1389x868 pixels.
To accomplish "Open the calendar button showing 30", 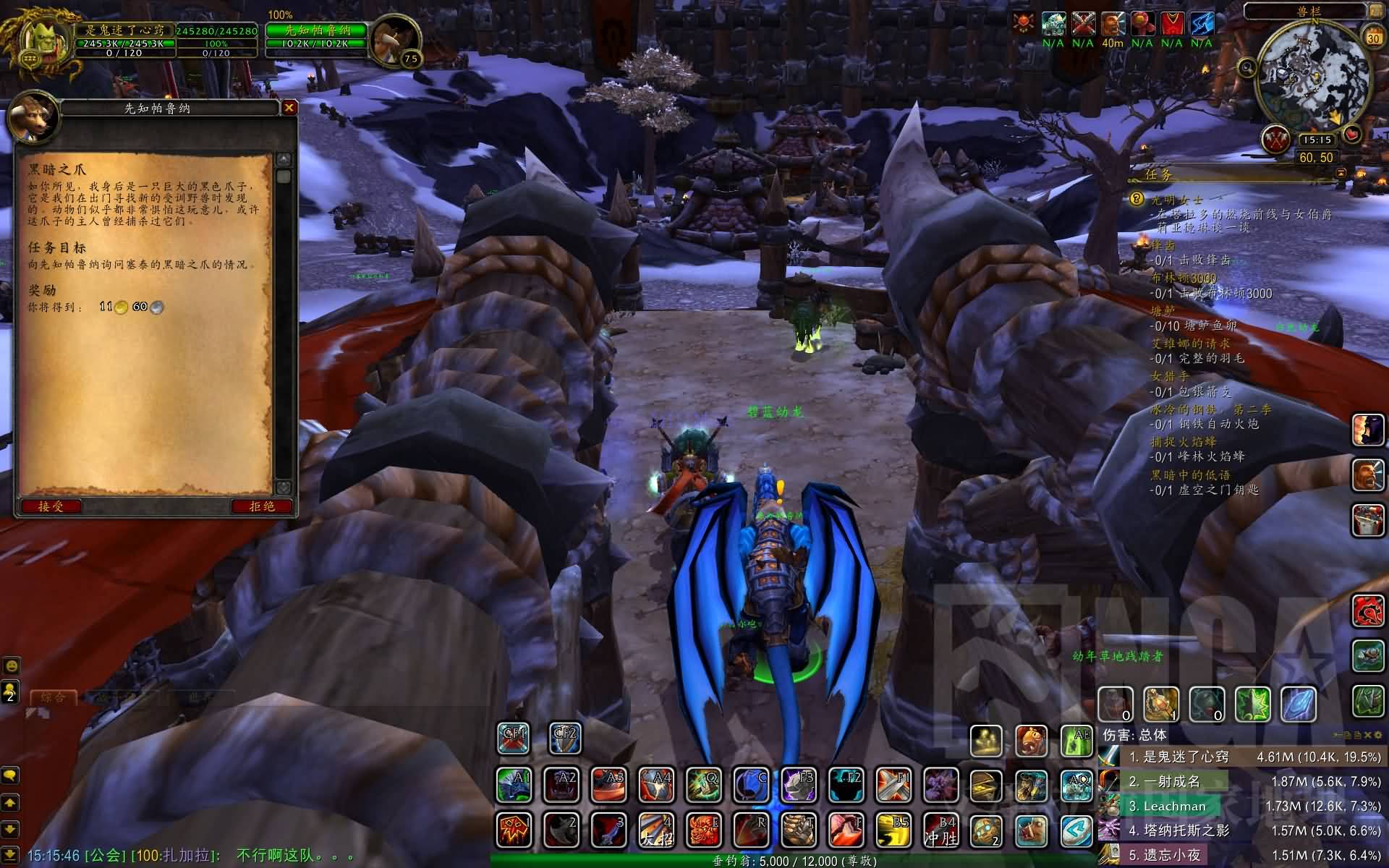I will 1372,37.
